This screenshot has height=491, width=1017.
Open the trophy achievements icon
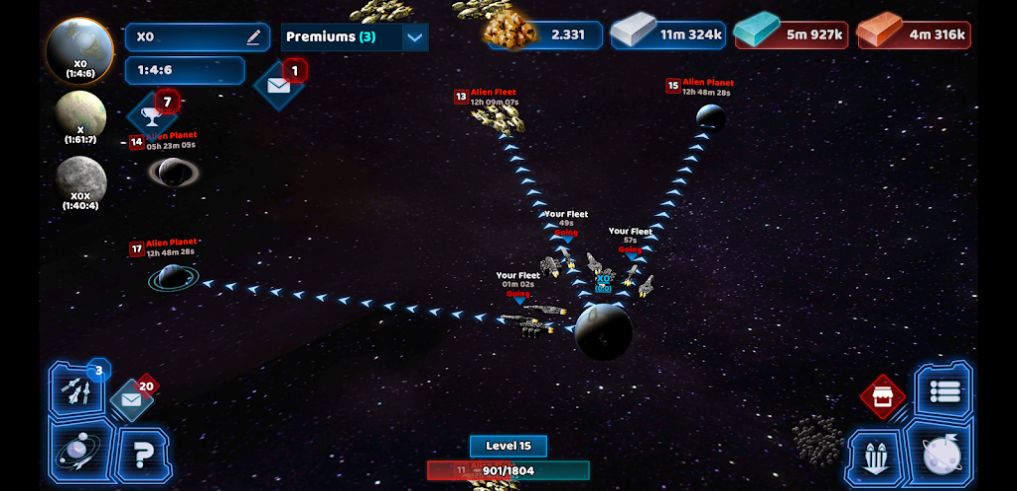(x=153, y=115)
